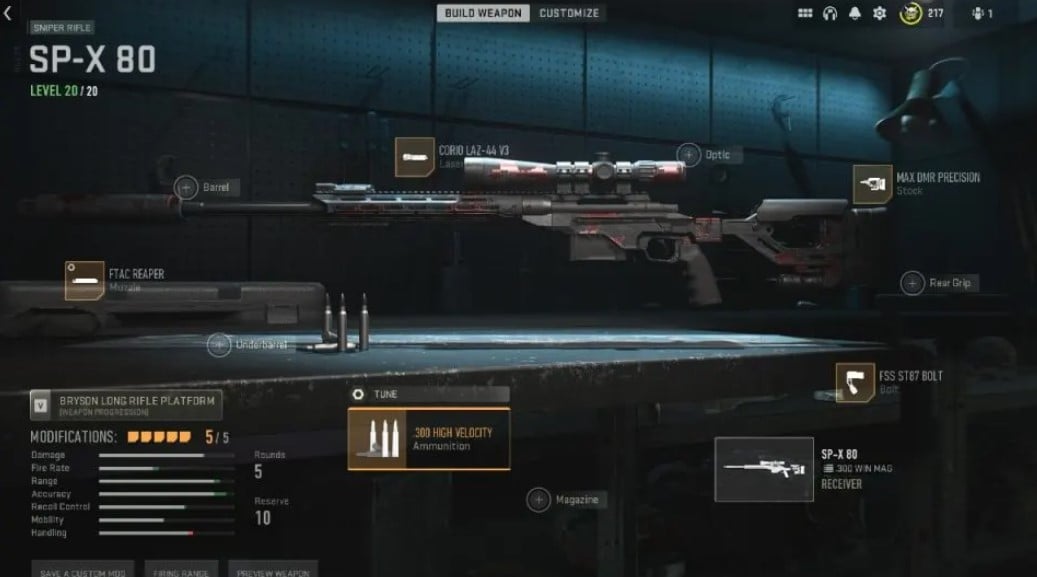The width and height of the screenshot is (1037, 577).
Task: Open the FTAC Reaper muzzle slot
Action: coord(85,280)
